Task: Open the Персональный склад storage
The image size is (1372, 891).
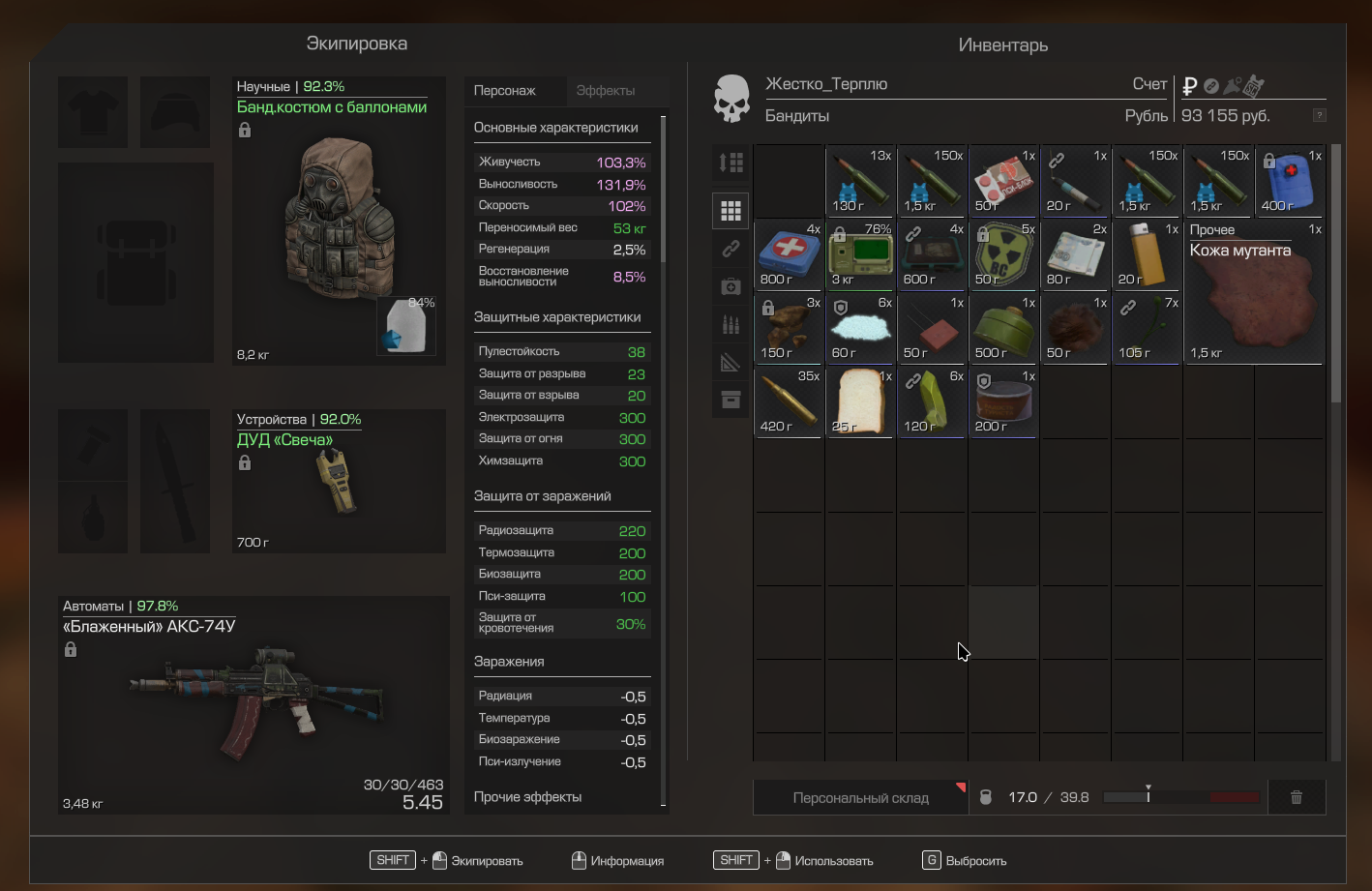Action: [x=860, y=798]
